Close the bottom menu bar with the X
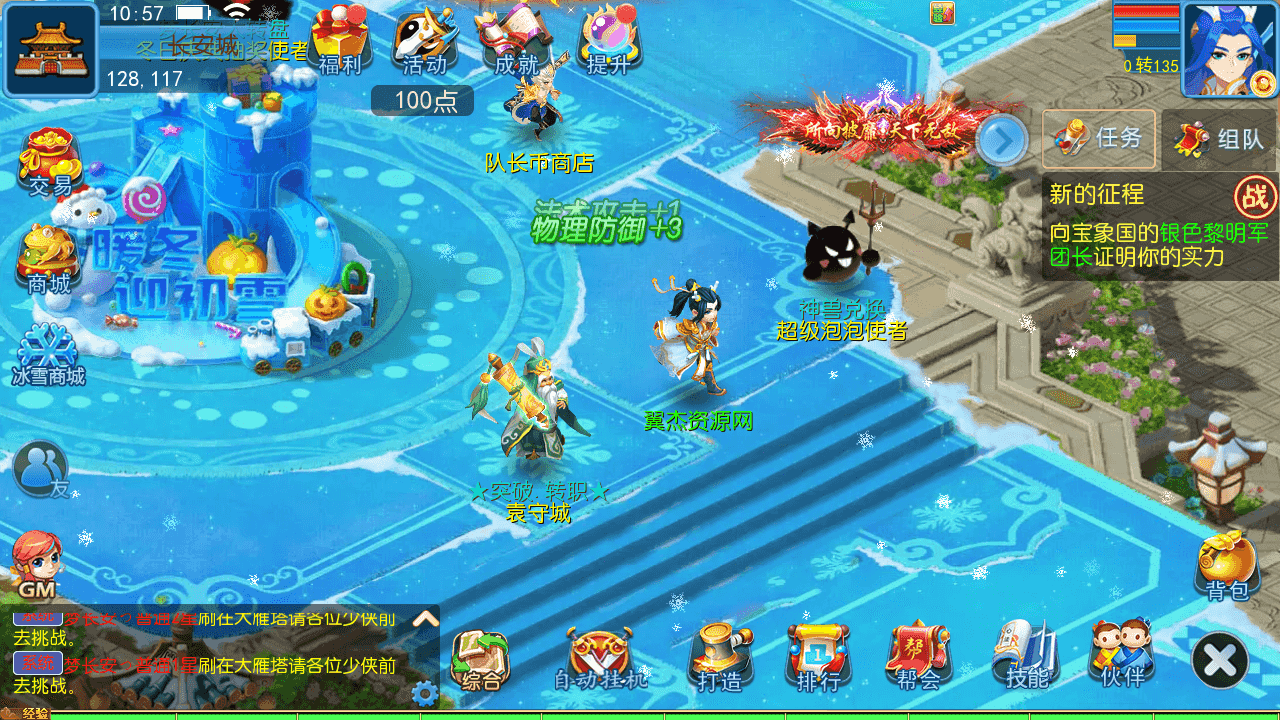This screenshot has height=720, width=1280. pos(1220,660)
